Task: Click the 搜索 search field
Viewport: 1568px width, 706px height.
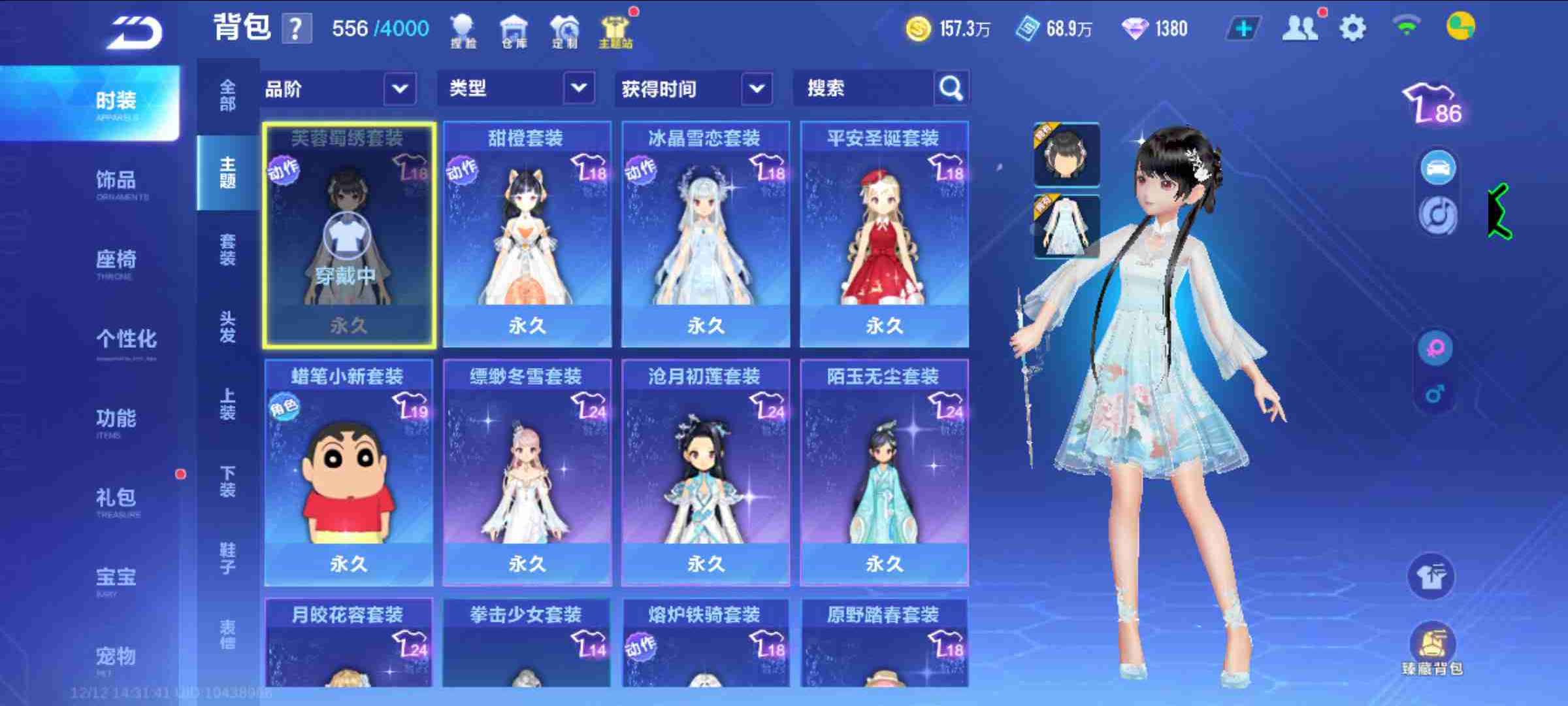Action: click(x=862, y=89)
